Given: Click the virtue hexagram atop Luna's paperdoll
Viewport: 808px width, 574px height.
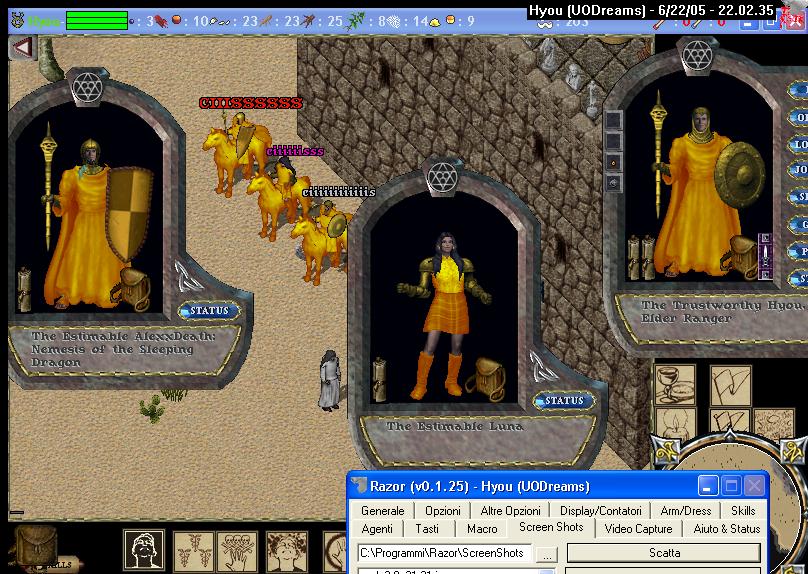Looking at the screenshot, I should tap(442, 178).
